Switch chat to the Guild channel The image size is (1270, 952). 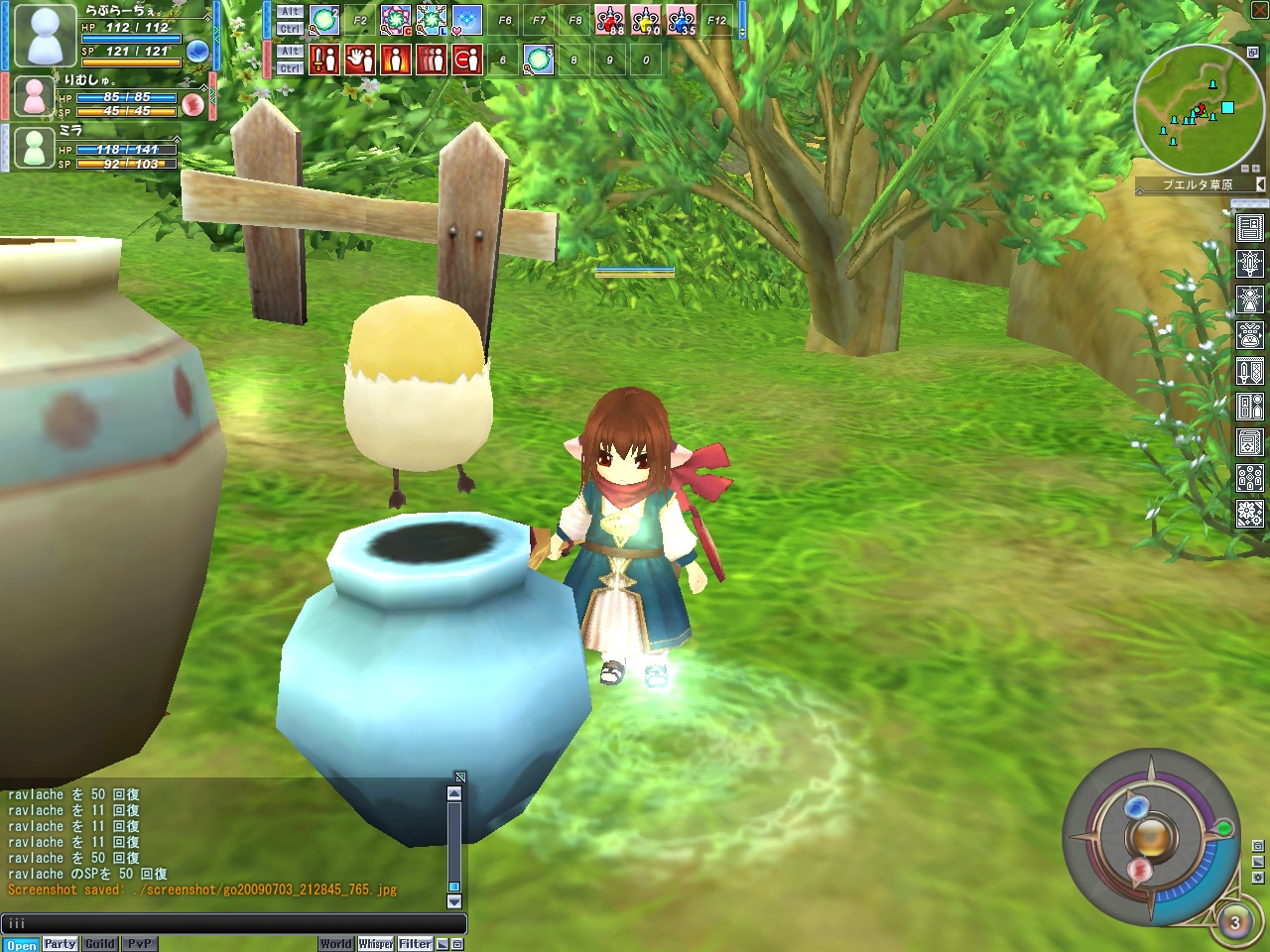pyautogui.click(x=99, y=944)
